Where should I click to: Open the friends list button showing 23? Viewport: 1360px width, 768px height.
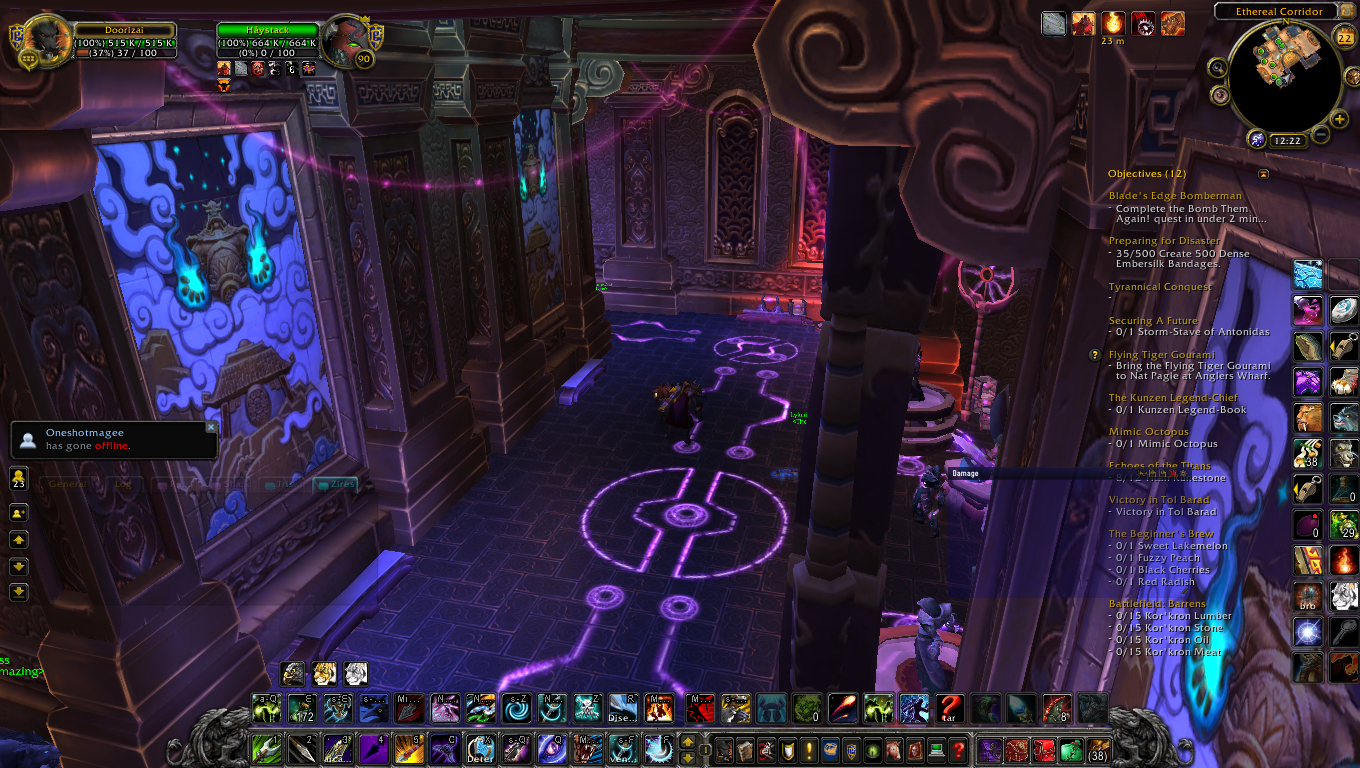19,478
